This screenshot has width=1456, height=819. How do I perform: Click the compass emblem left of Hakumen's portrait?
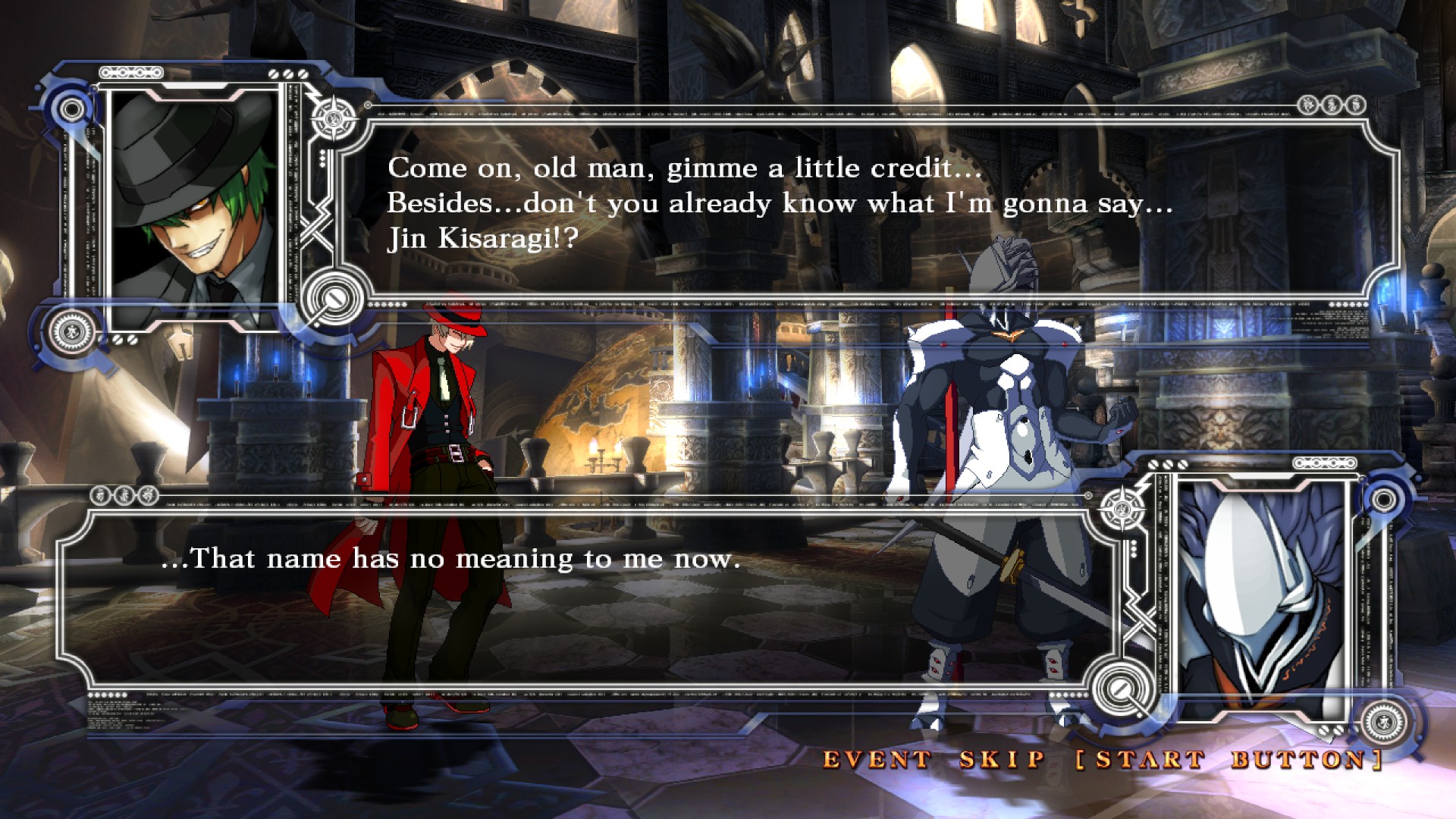point(1121,510)
